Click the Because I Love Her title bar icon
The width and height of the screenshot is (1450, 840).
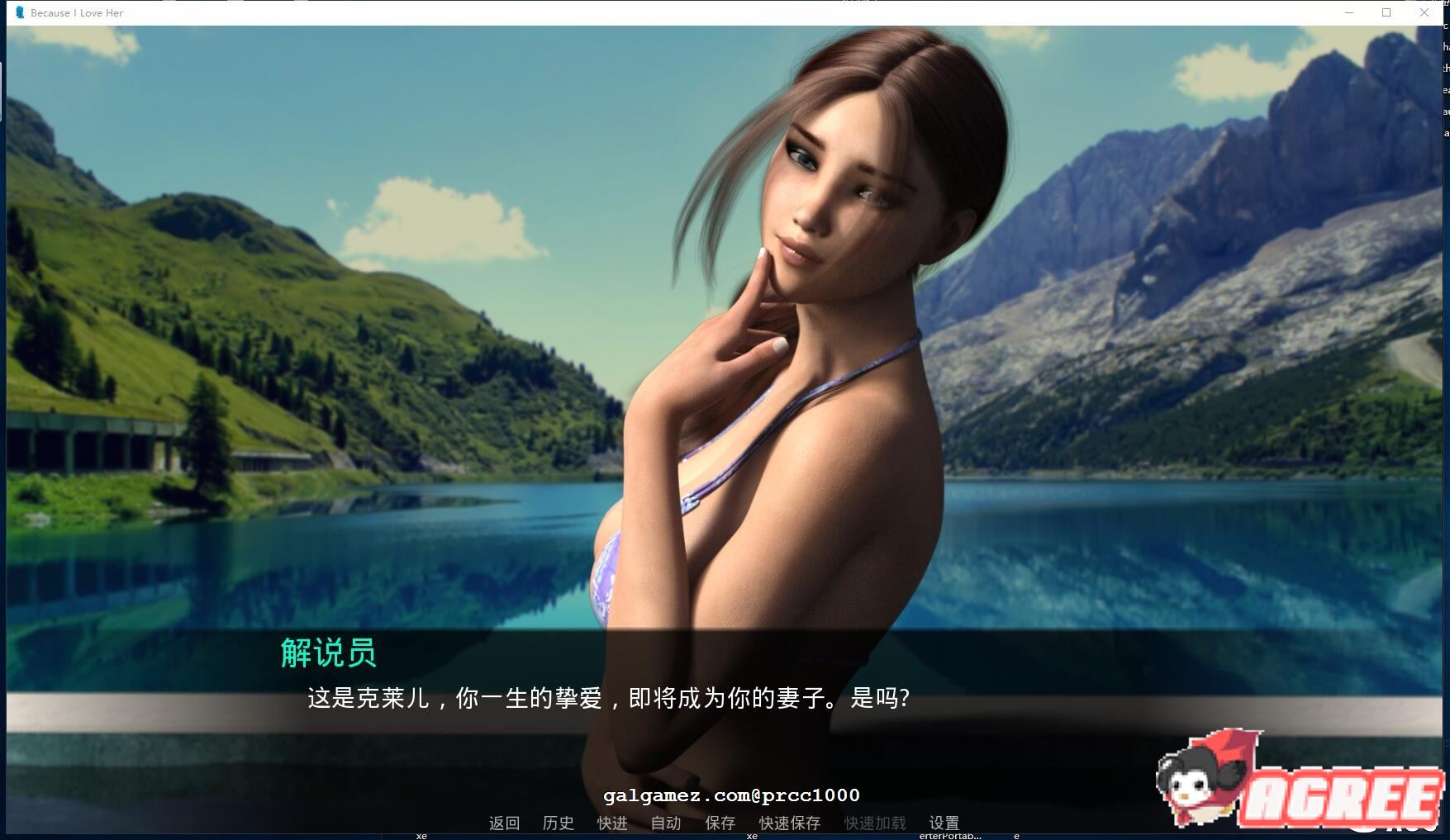[x=18, y=12]
